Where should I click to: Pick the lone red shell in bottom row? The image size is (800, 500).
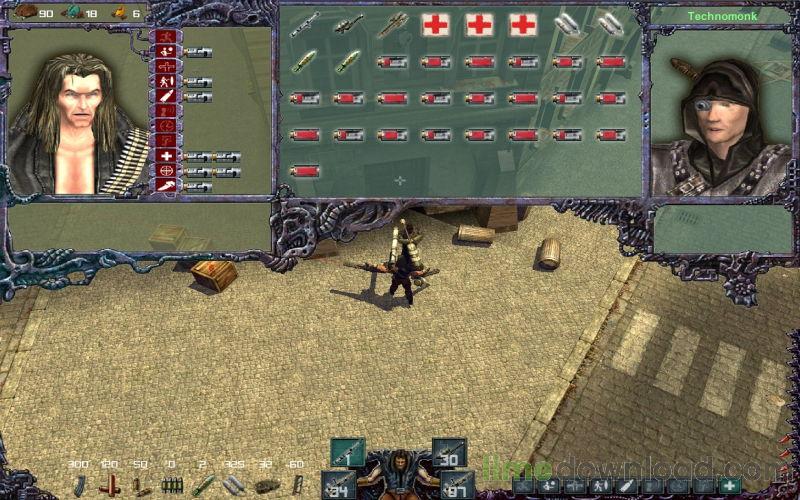[304, 171]
